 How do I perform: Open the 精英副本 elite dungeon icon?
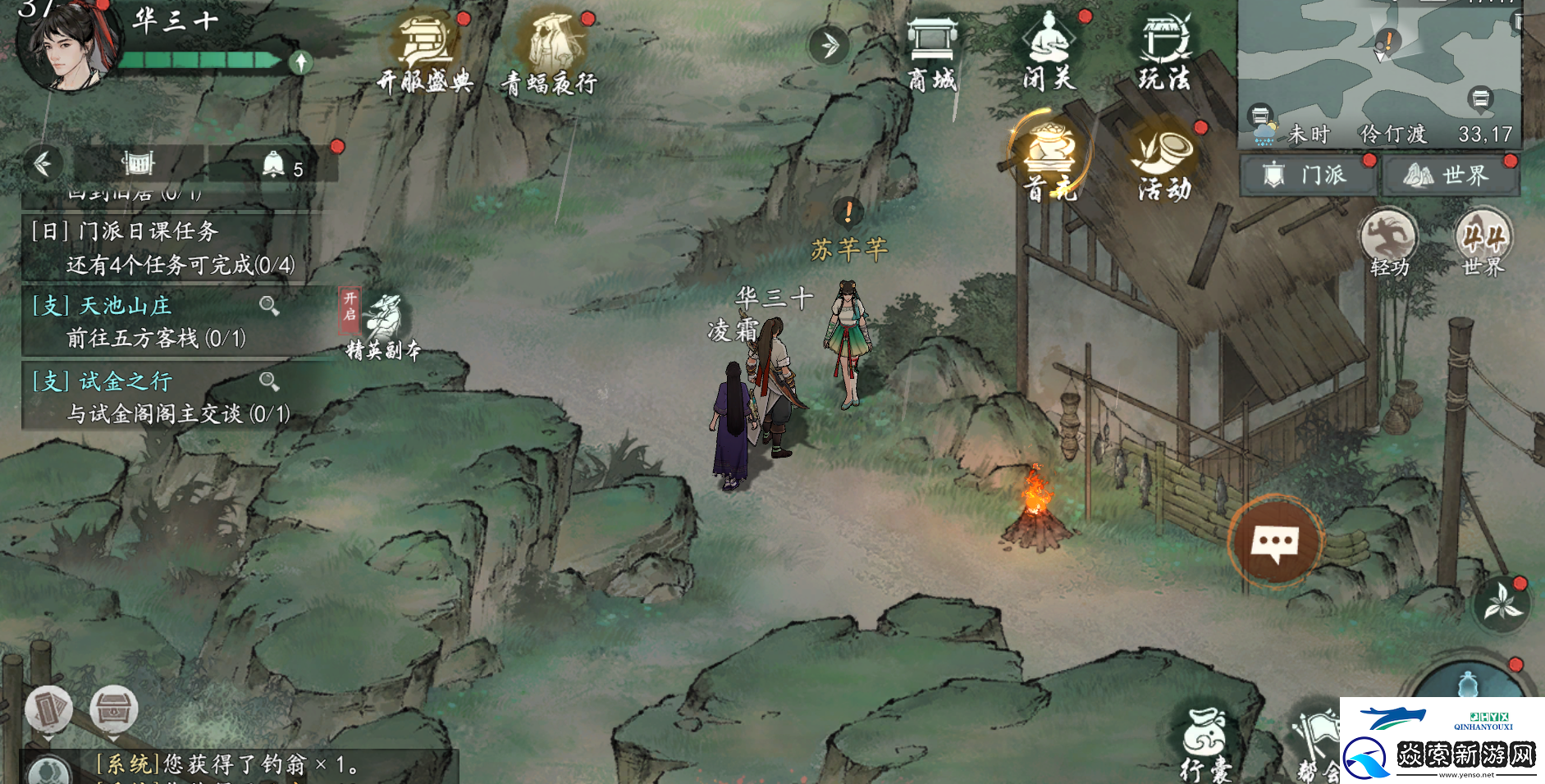pos(382,326)
